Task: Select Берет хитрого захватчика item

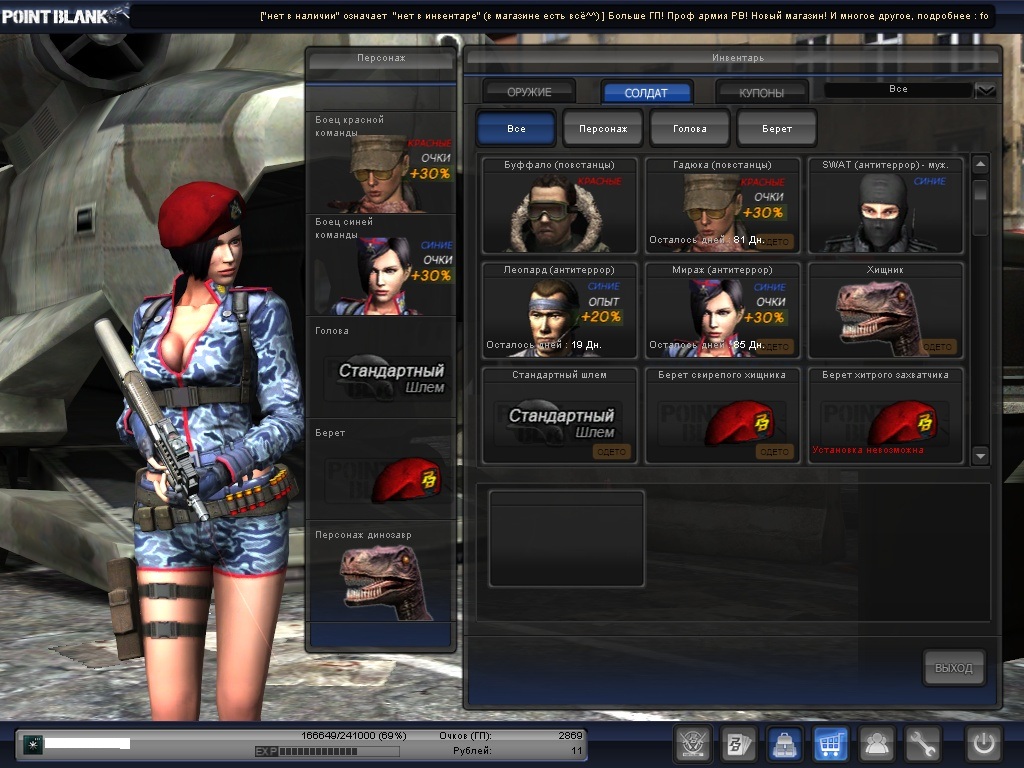Action: tap(885, 415)
